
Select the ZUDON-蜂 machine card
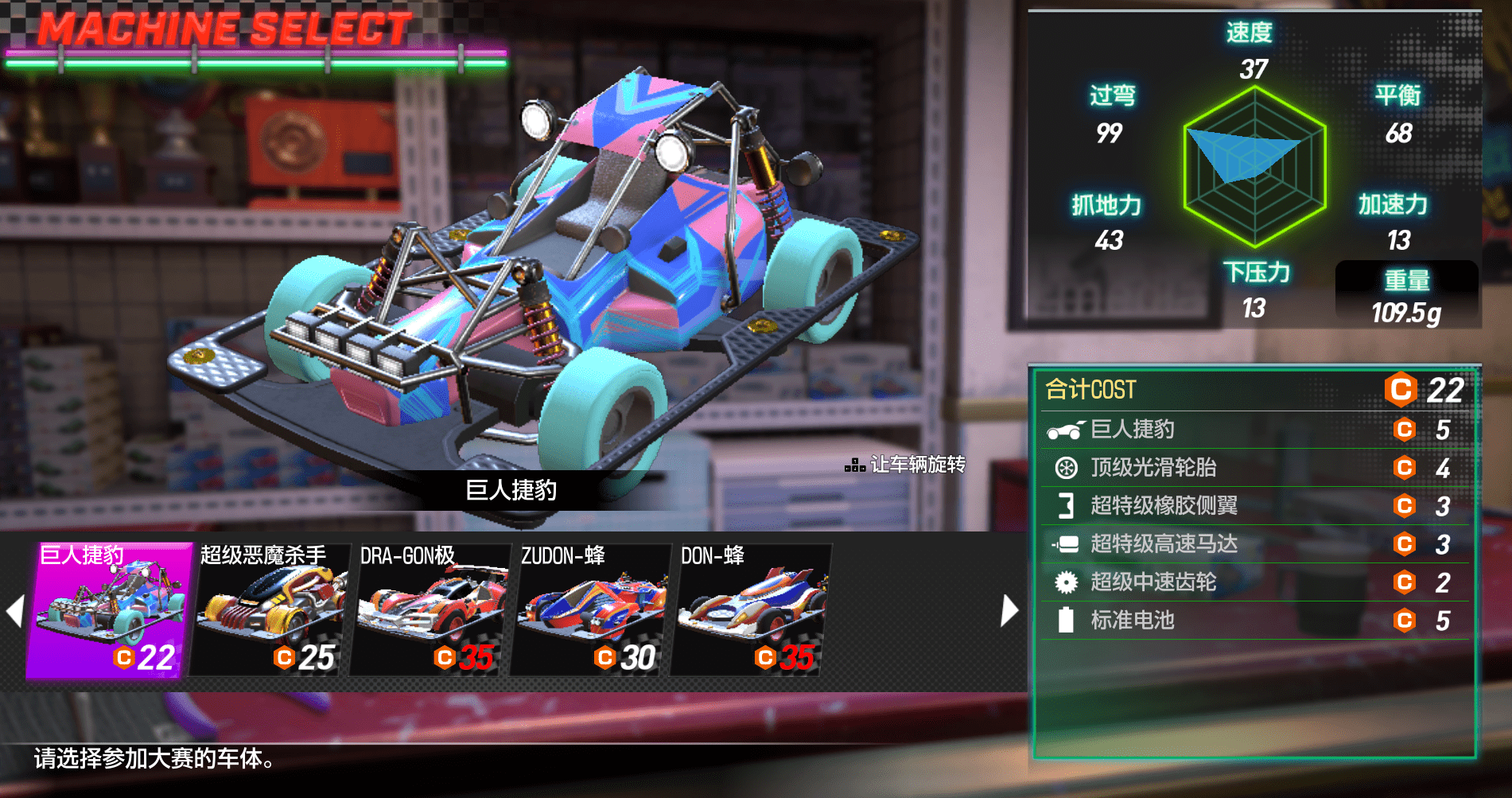click(x=591, y=610)
